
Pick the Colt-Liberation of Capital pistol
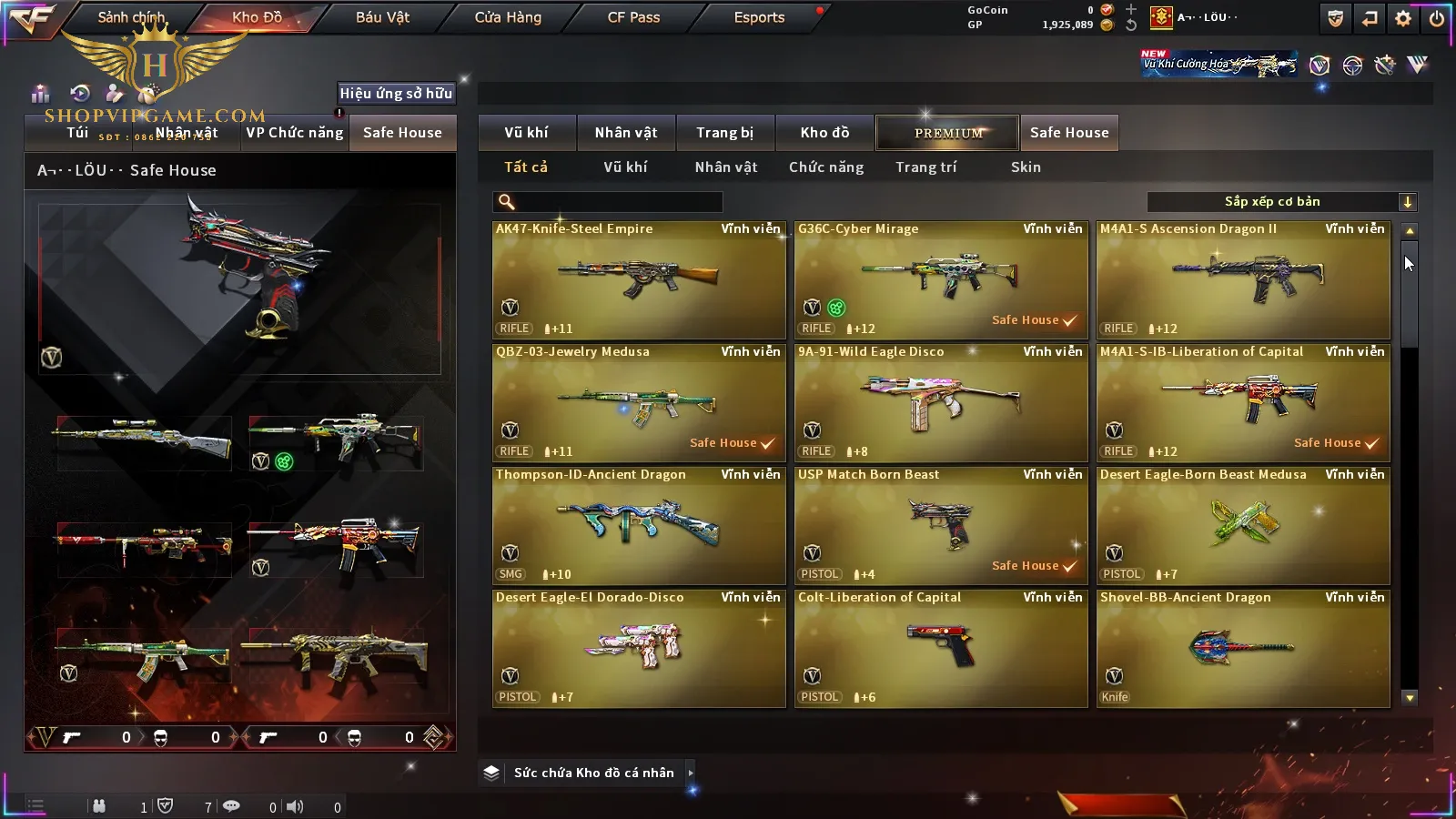click(941, 649)
